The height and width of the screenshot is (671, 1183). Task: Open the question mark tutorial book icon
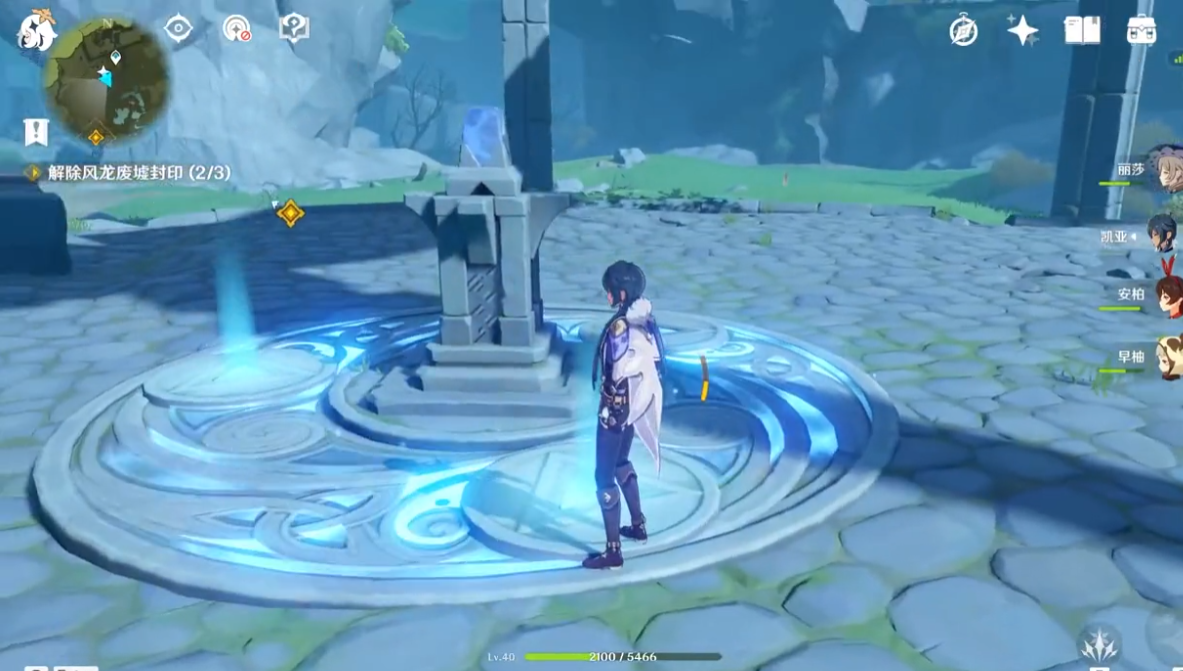click(294, 28)
